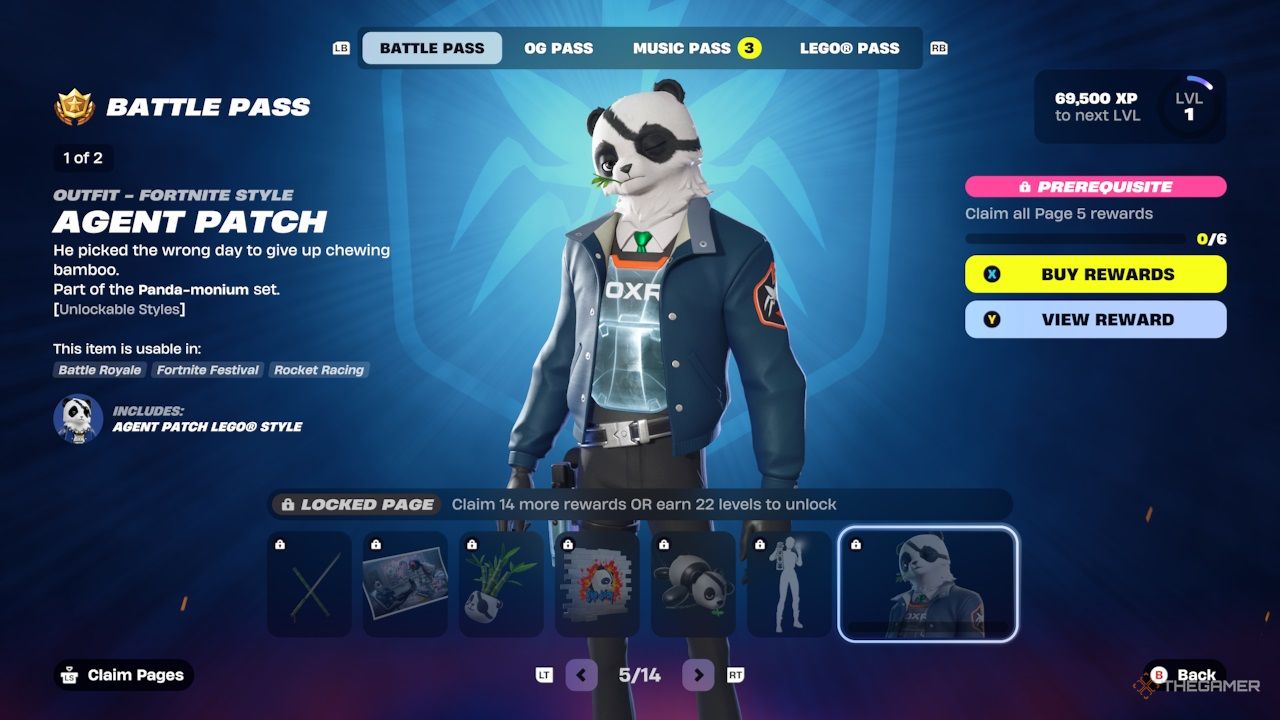Open Claim Pages
Screen dimensions: 1280x720
click(x=123, y=675)
